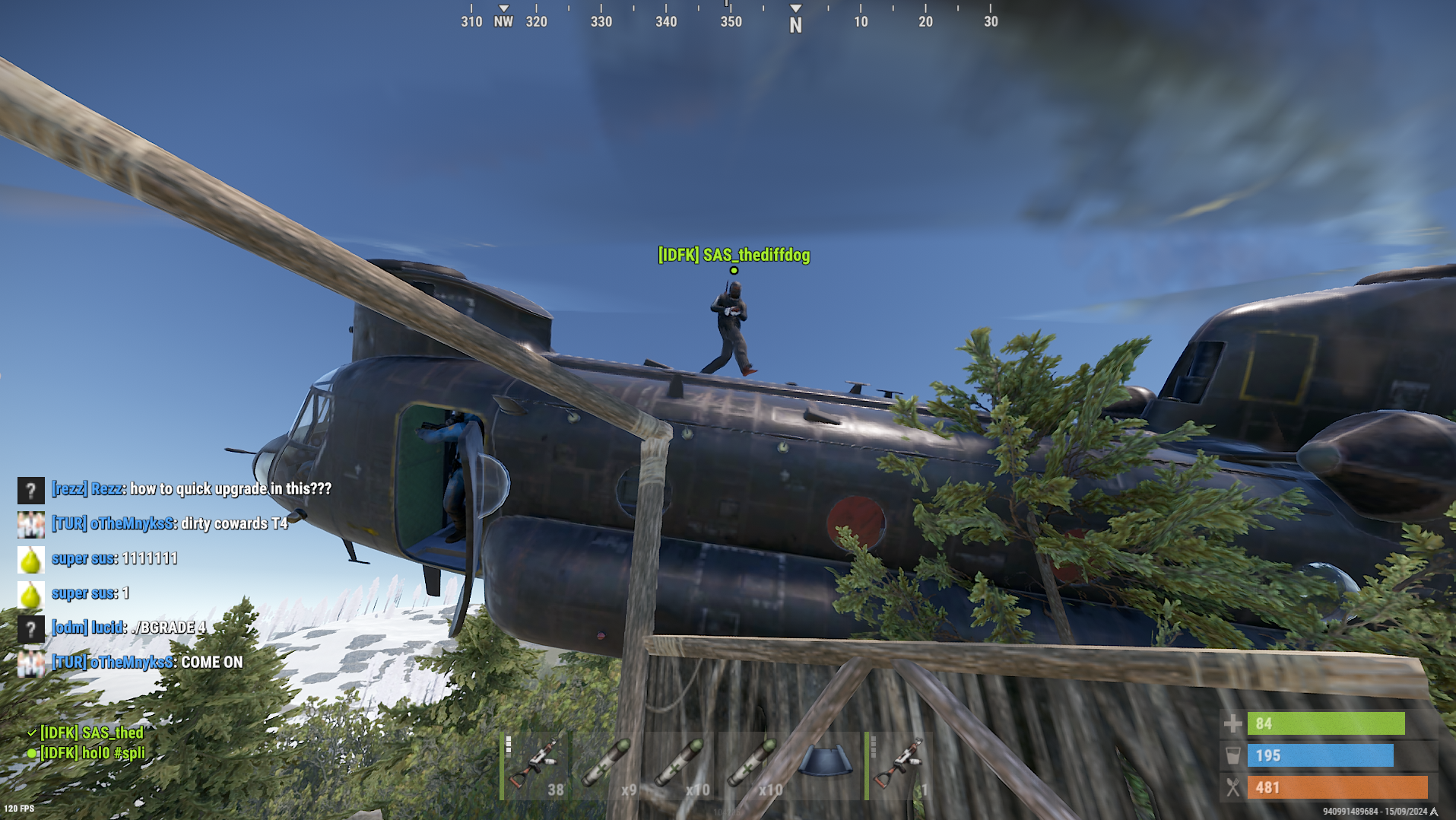Click the water glass icon beside the hydration bar
The width and height of the screenshot is (1456, 820).
click(x=1232, y=755)
